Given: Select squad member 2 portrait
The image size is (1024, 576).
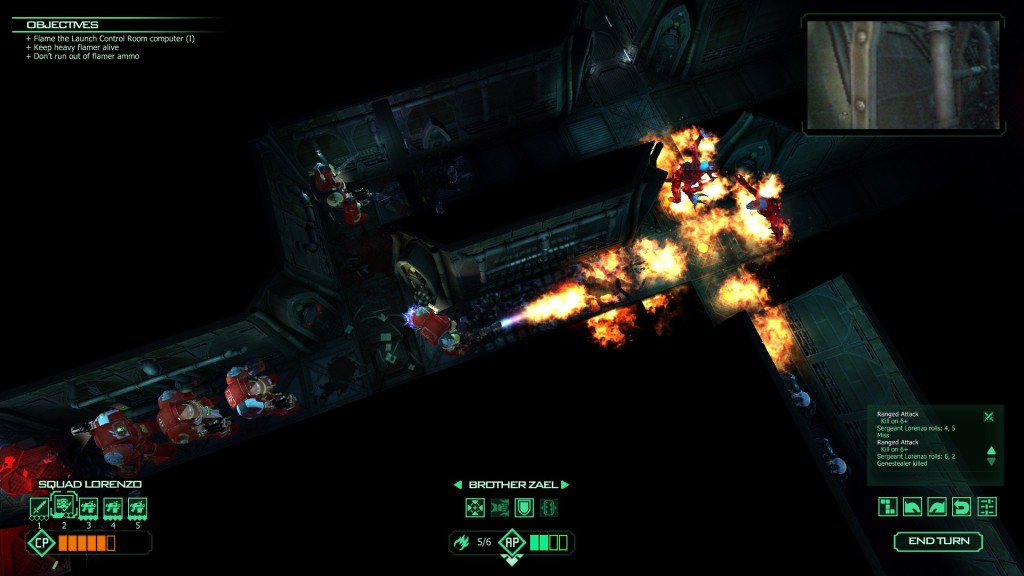Looking at the screenshot, I should (63, 505).
